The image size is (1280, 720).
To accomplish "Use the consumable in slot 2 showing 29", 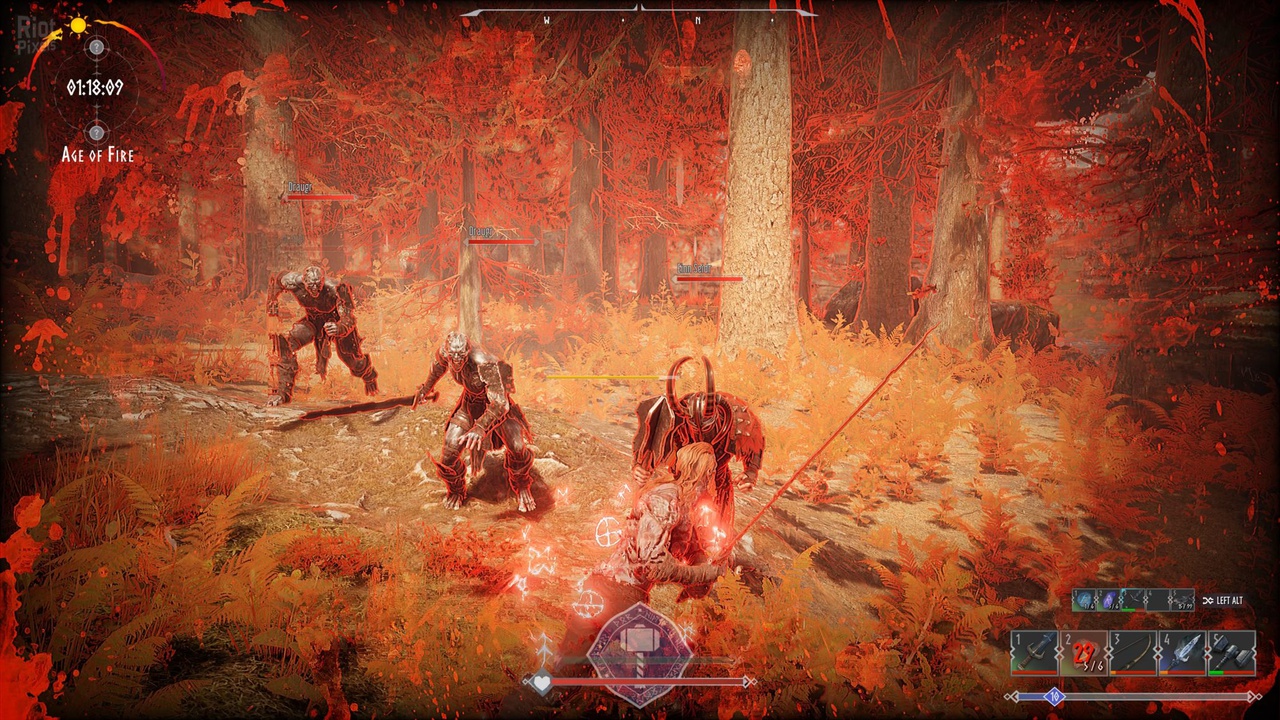I will click(x=1083, y=653).
